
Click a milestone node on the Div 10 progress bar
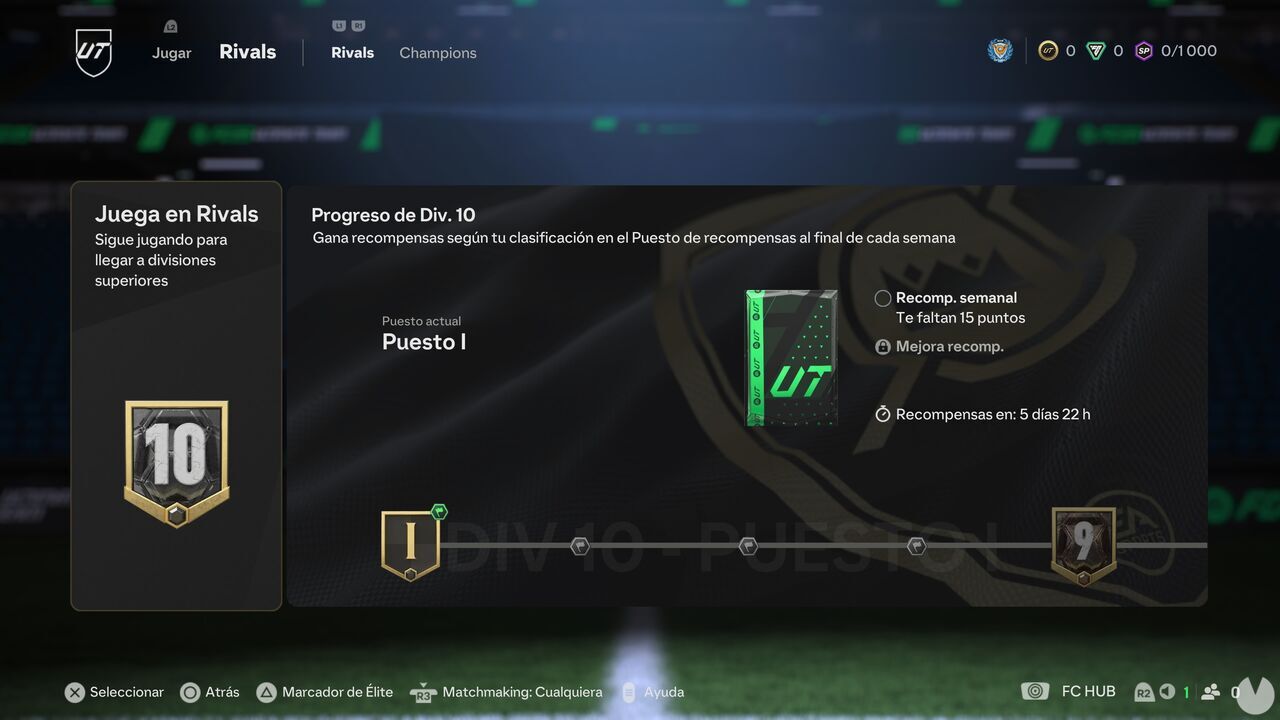(747, 544)
